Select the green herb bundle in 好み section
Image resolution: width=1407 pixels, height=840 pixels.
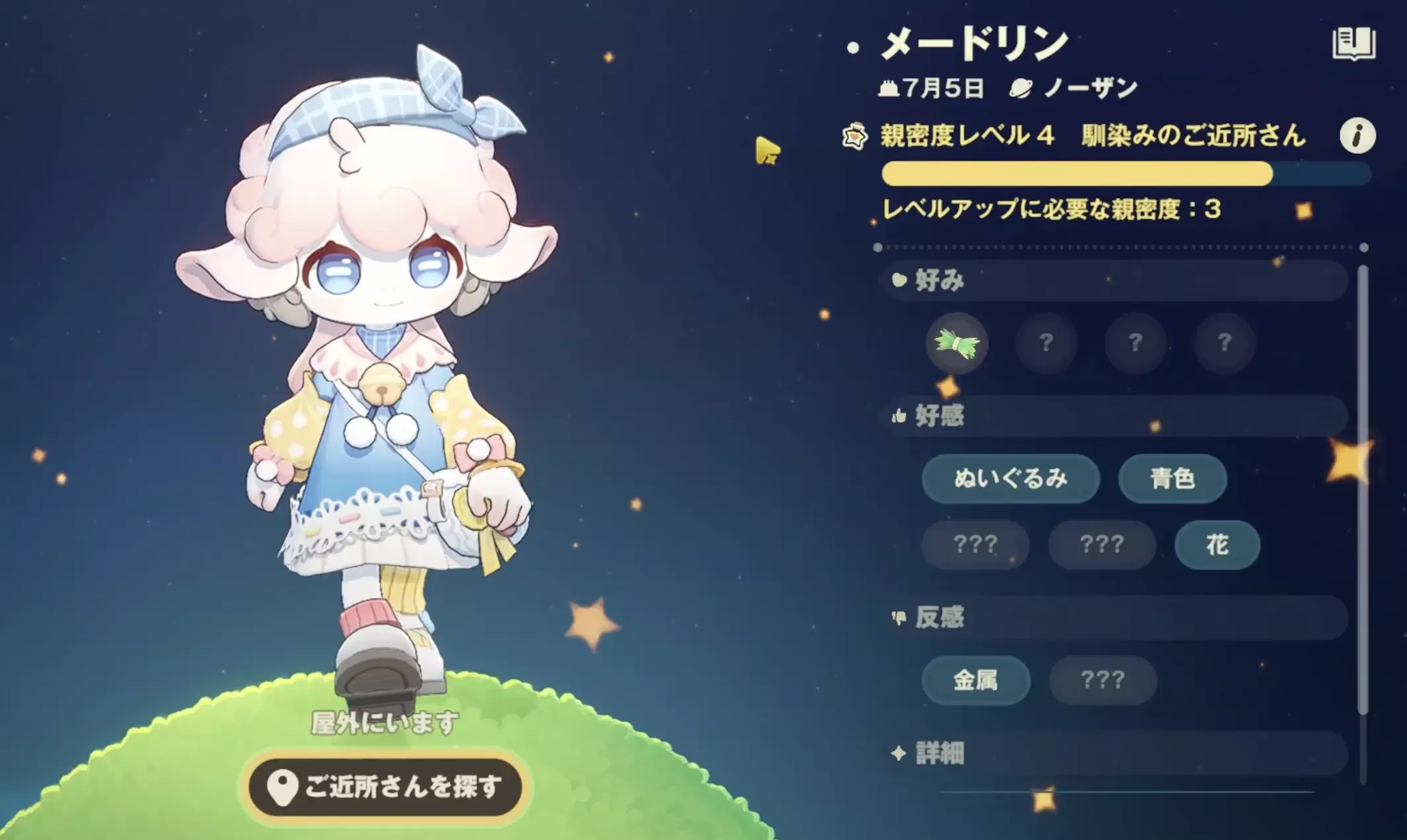956,343
